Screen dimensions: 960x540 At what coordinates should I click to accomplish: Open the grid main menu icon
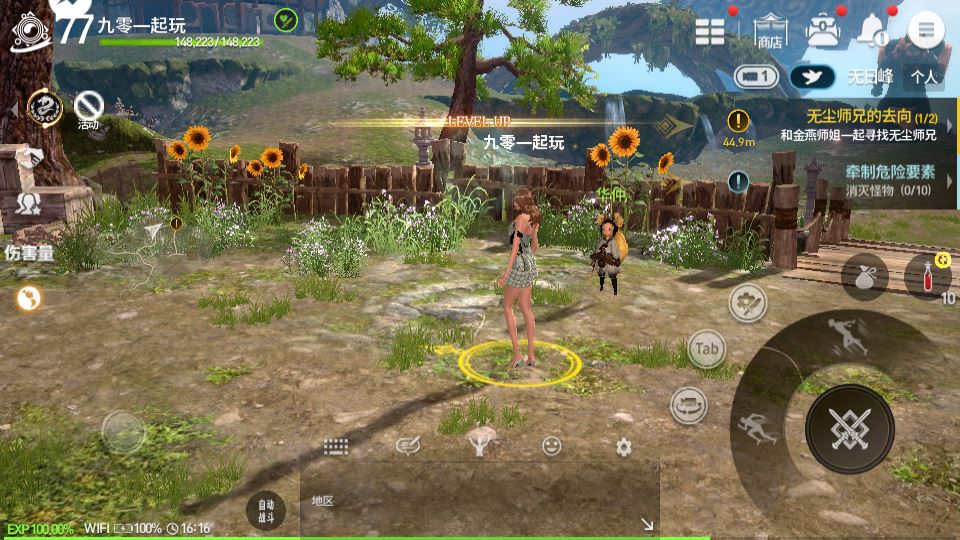710,31
